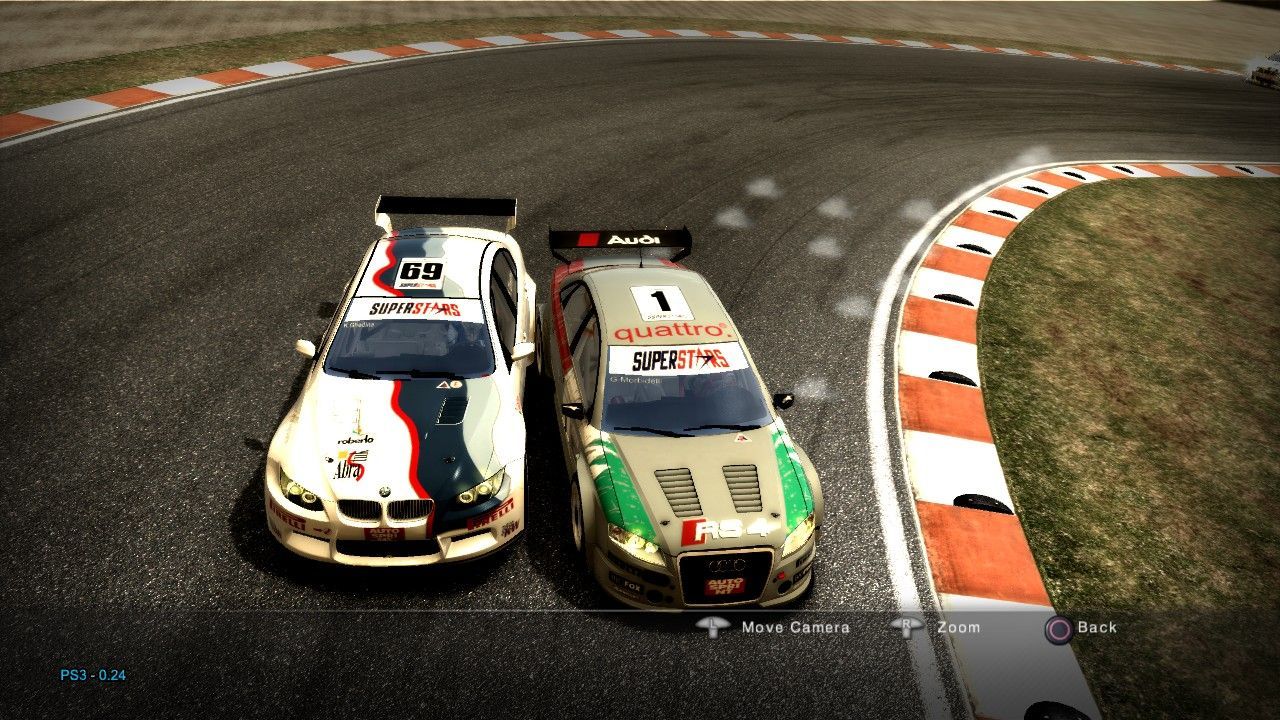Click the Audi rings logo above the rear wing
The height and width of the screenshot is (720, 1280).
tap(620, 239)
